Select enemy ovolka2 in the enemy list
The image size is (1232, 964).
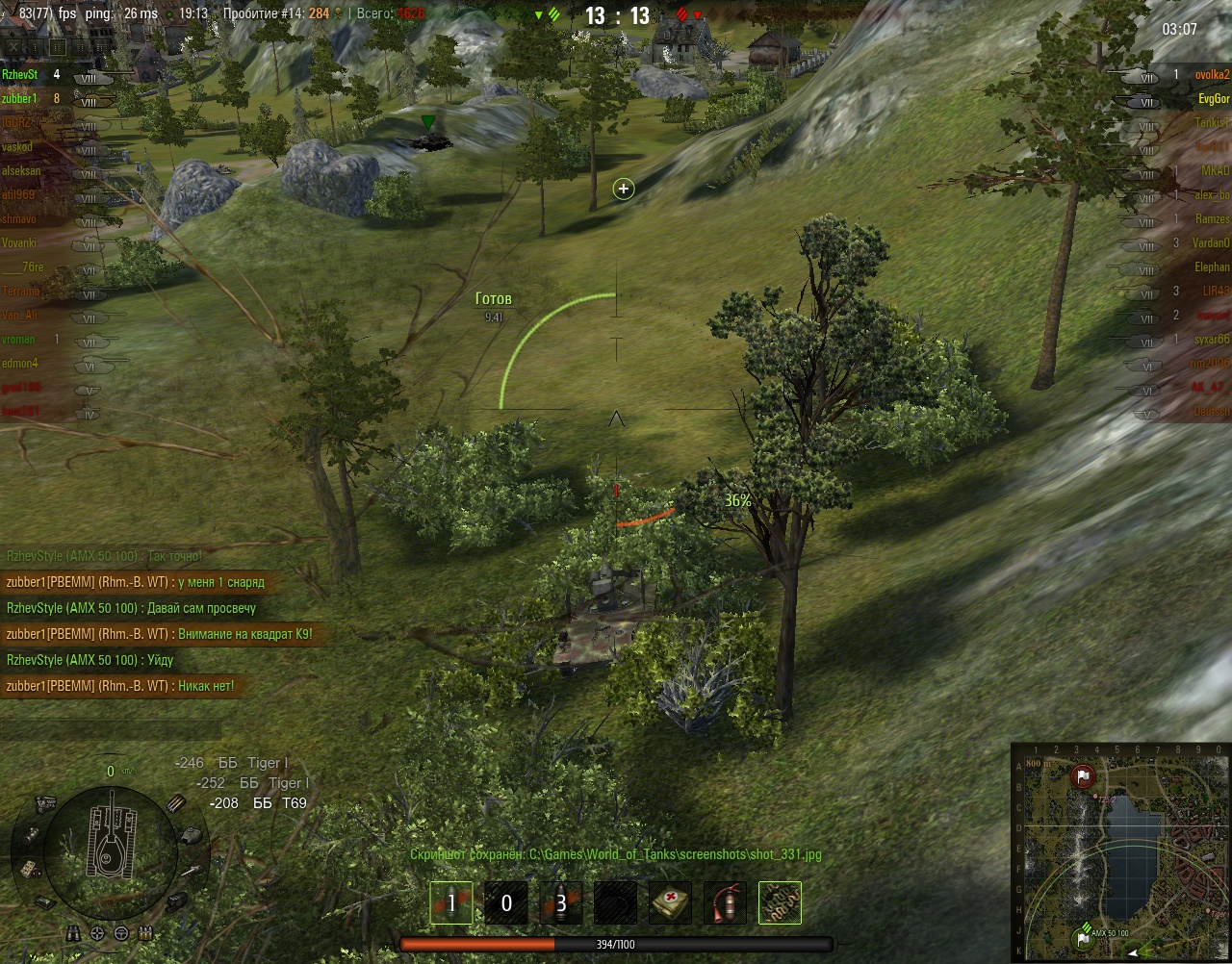point(1212,74)
